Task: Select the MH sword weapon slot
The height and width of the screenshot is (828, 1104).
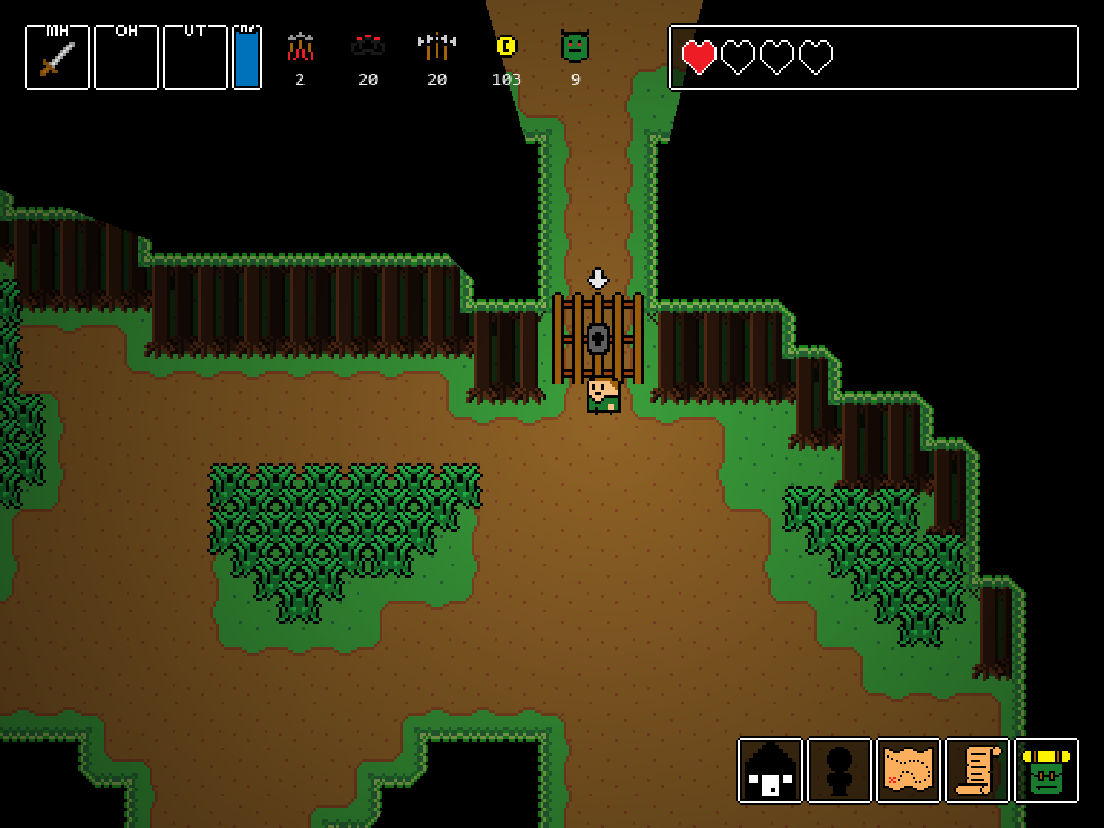Action: (x=57, y=58)
